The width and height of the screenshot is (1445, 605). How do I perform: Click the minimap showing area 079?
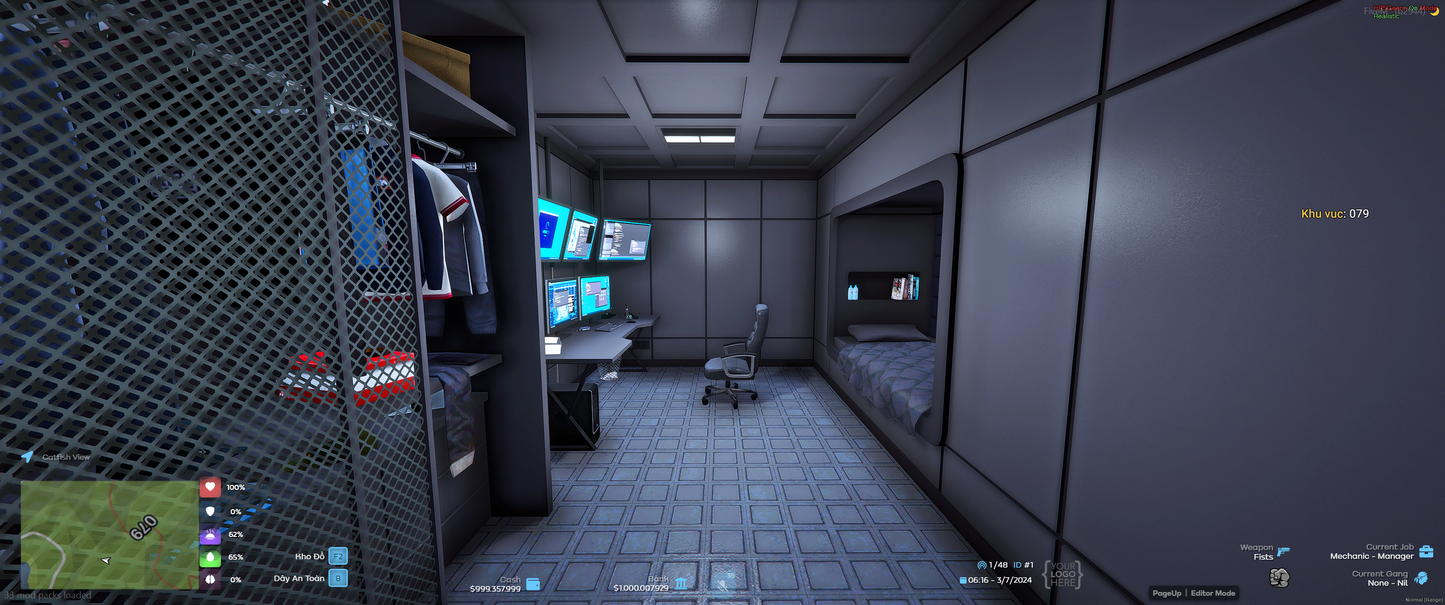coord(109,535)
